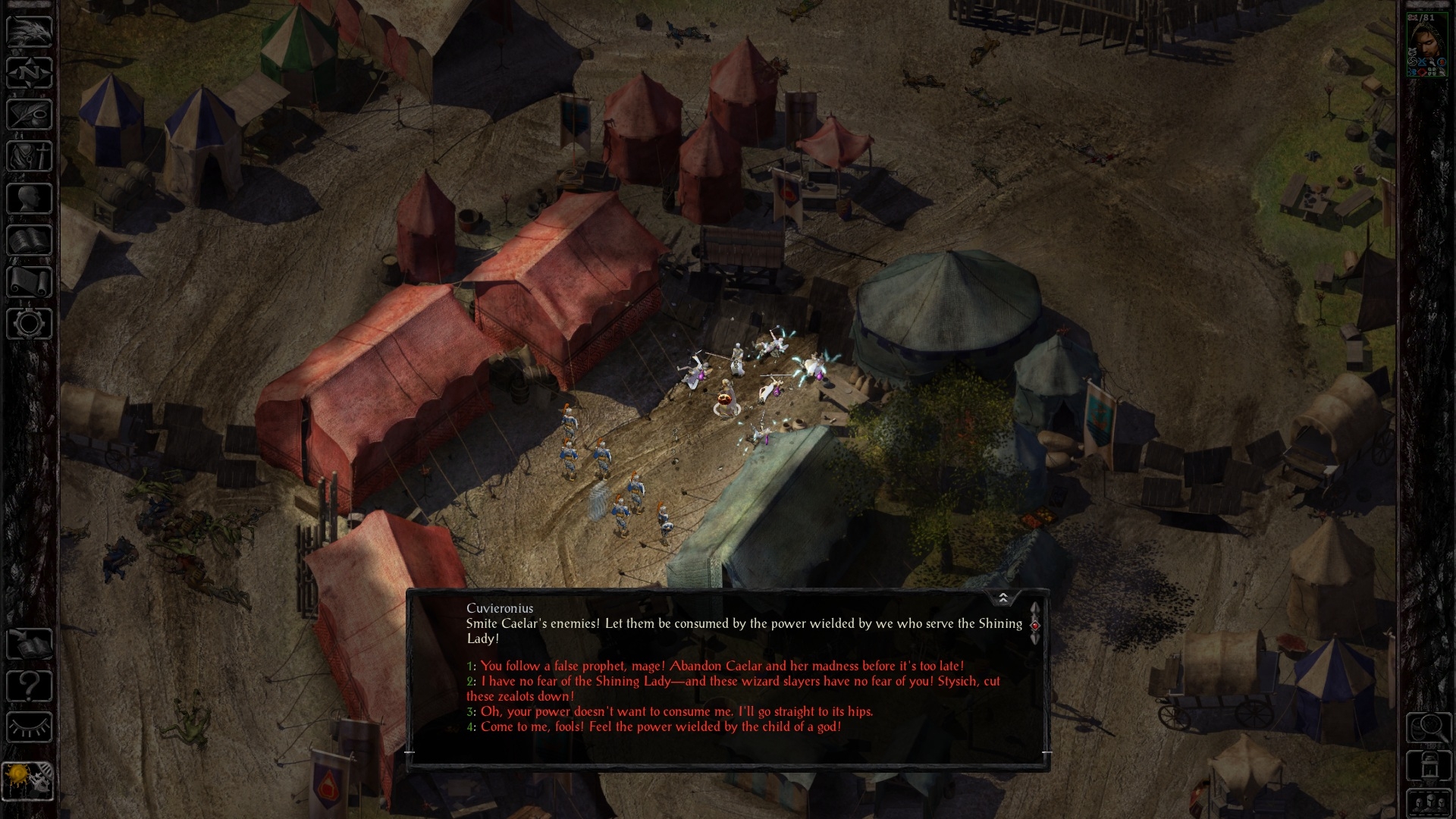The height and width of the screenshot is (819, 1456).
Task: Click the magnifying glass button
Action: click(x=1429, y=728)
